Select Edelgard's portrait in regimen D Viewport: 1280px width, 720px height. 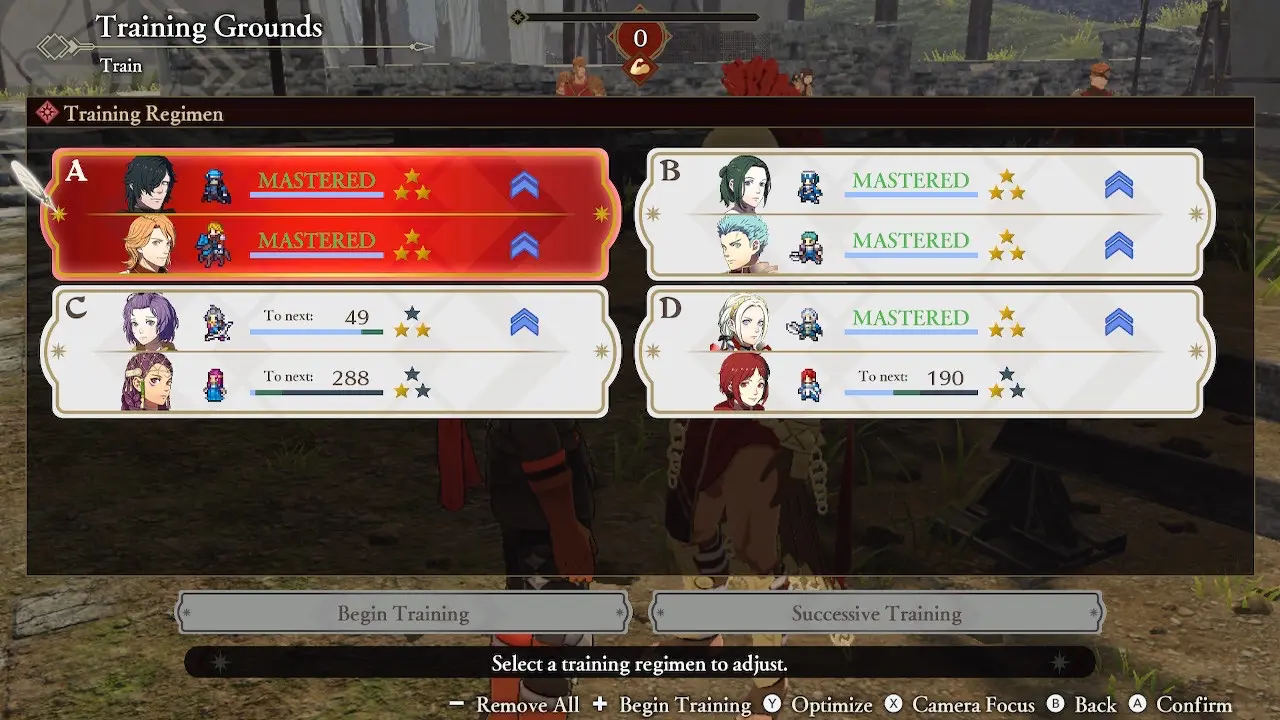745,320
